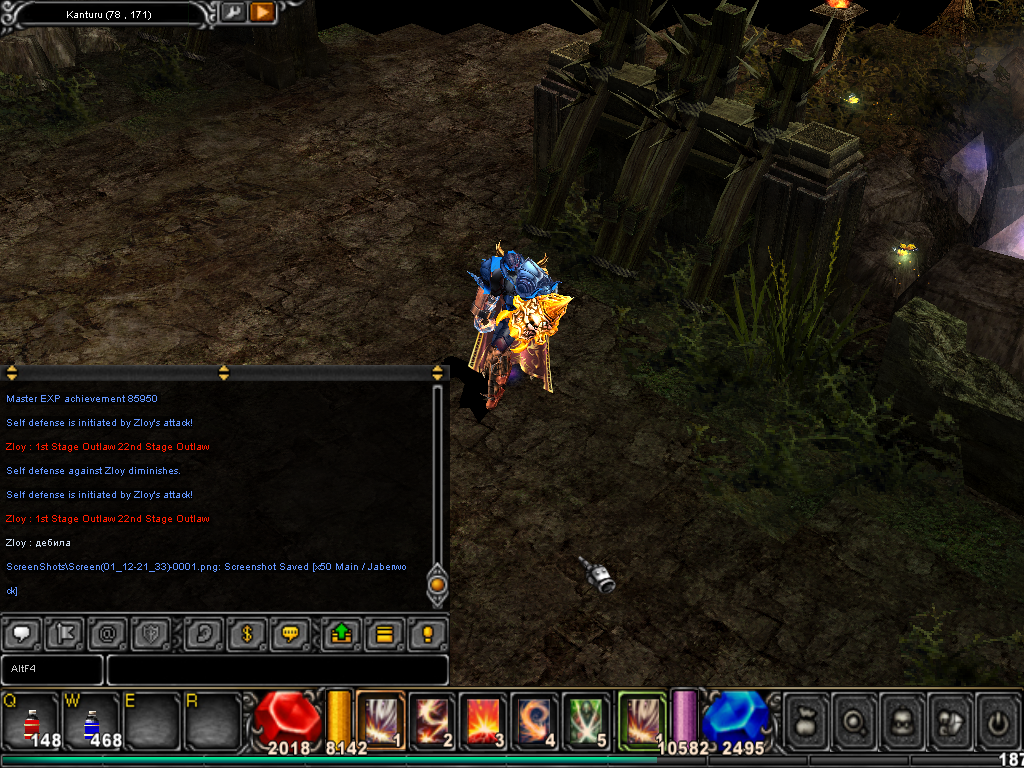Activate the green figure skill numbered 5
This screenshot has height=768, width=1024.
tap(588, 718)
